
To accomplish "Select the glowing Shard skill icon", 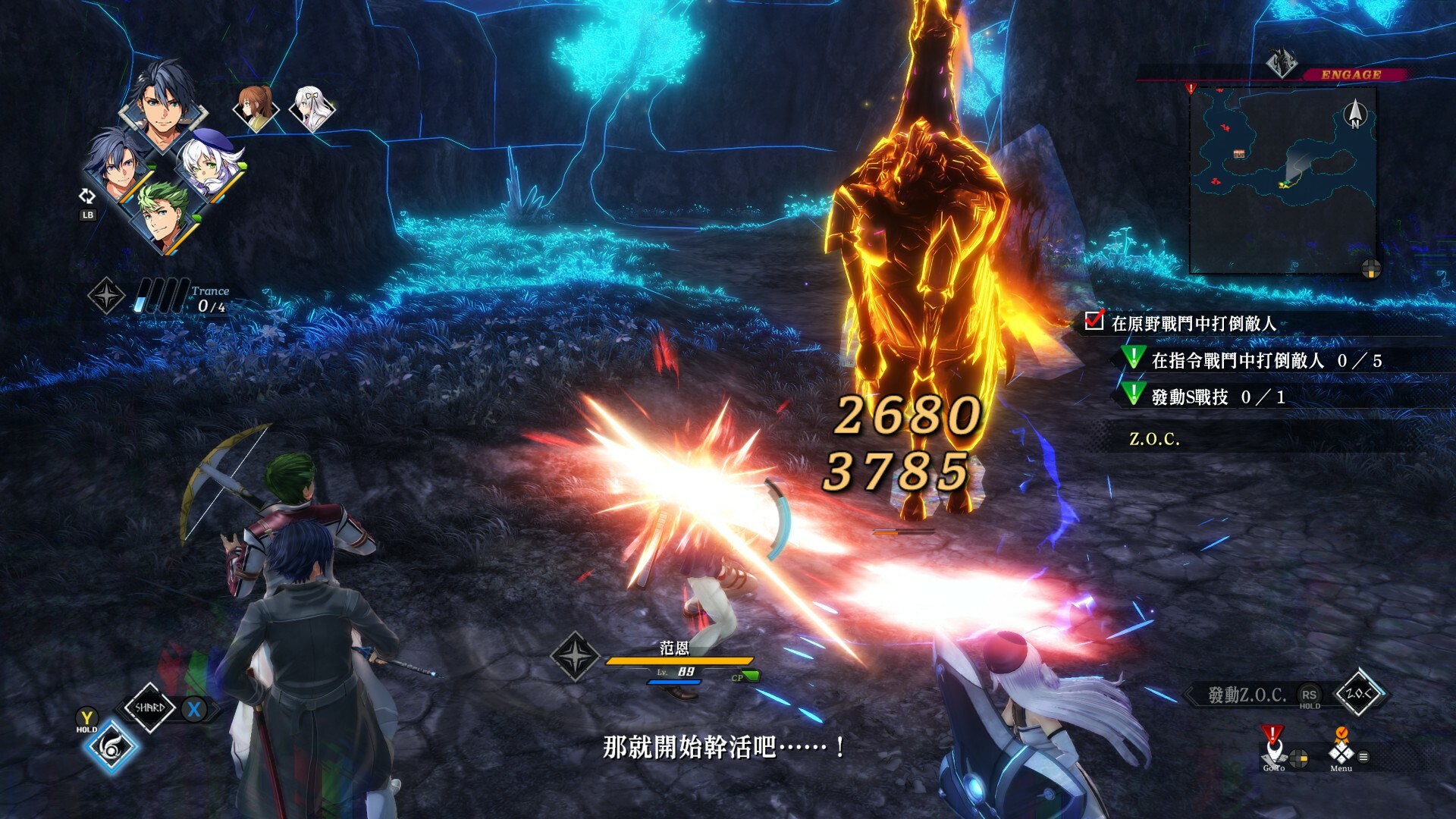I will (x=111, y=748).
